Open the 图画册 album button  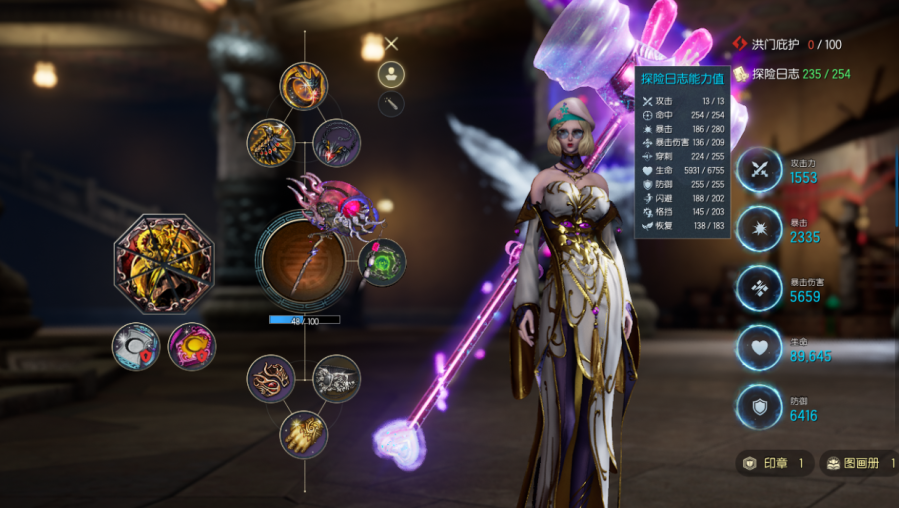click(858, 463)
